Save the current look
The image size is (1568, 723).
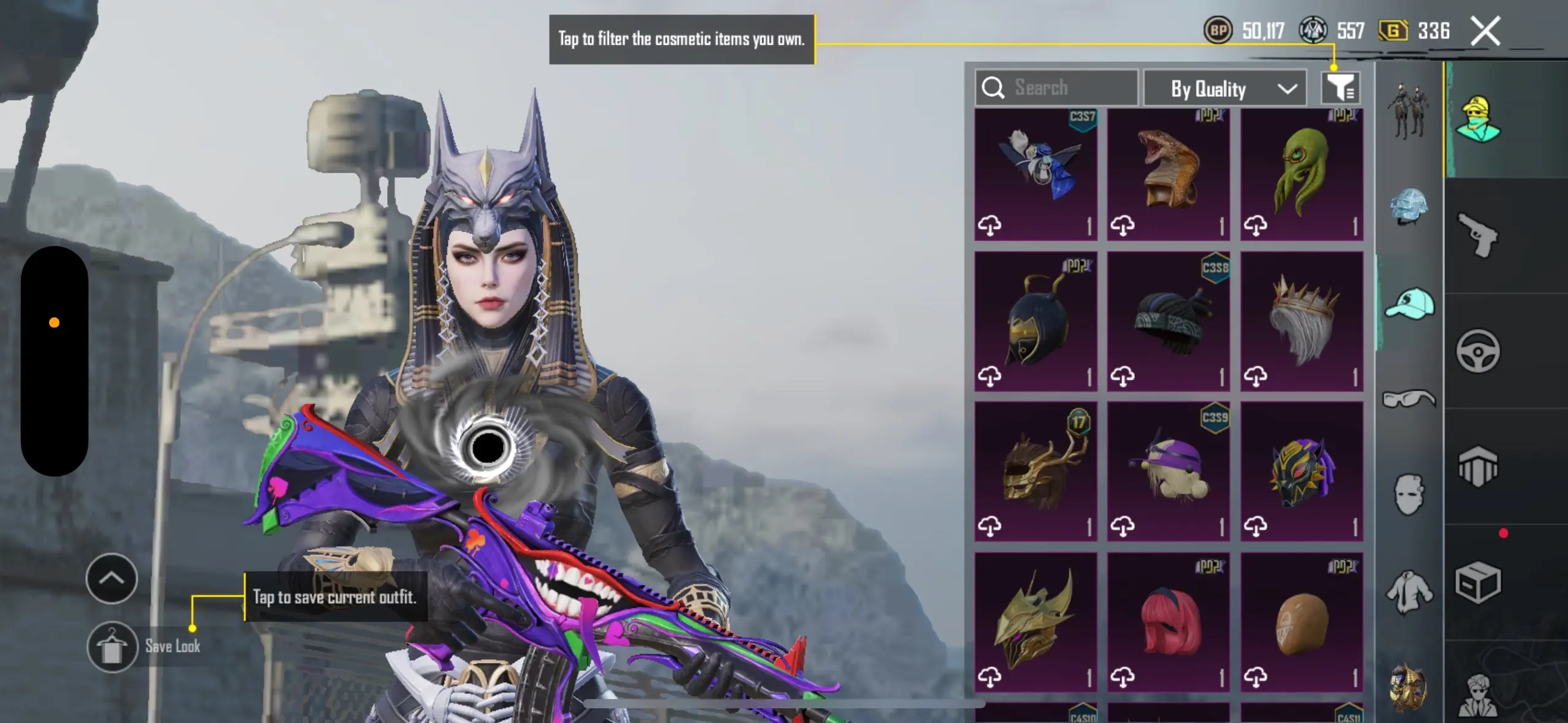112,646
